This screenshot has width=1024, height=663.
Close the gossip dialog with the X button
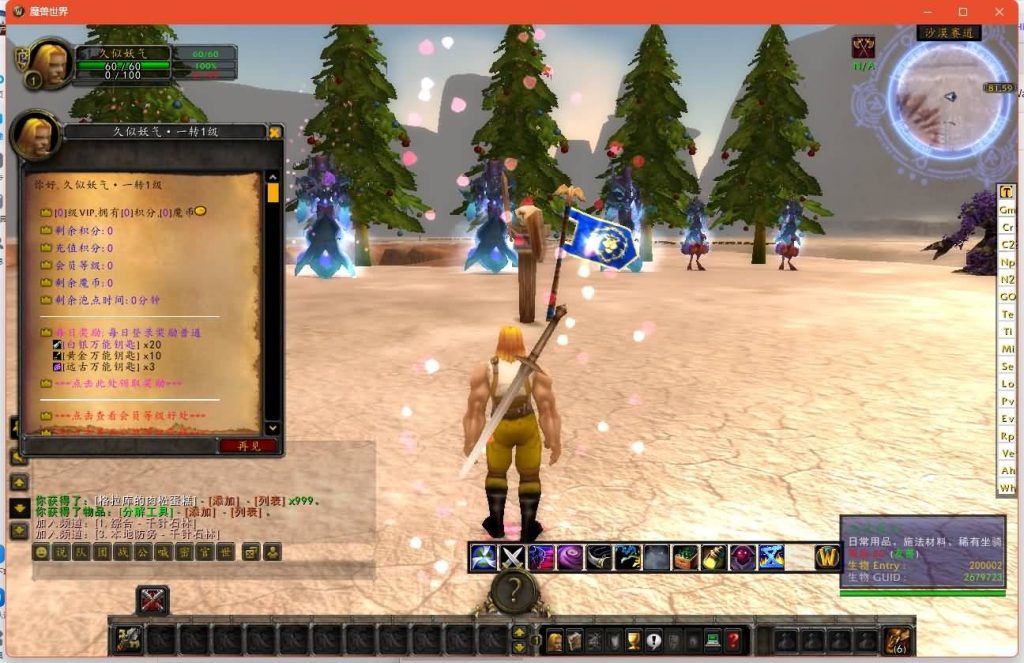click(x=275, y=132)
